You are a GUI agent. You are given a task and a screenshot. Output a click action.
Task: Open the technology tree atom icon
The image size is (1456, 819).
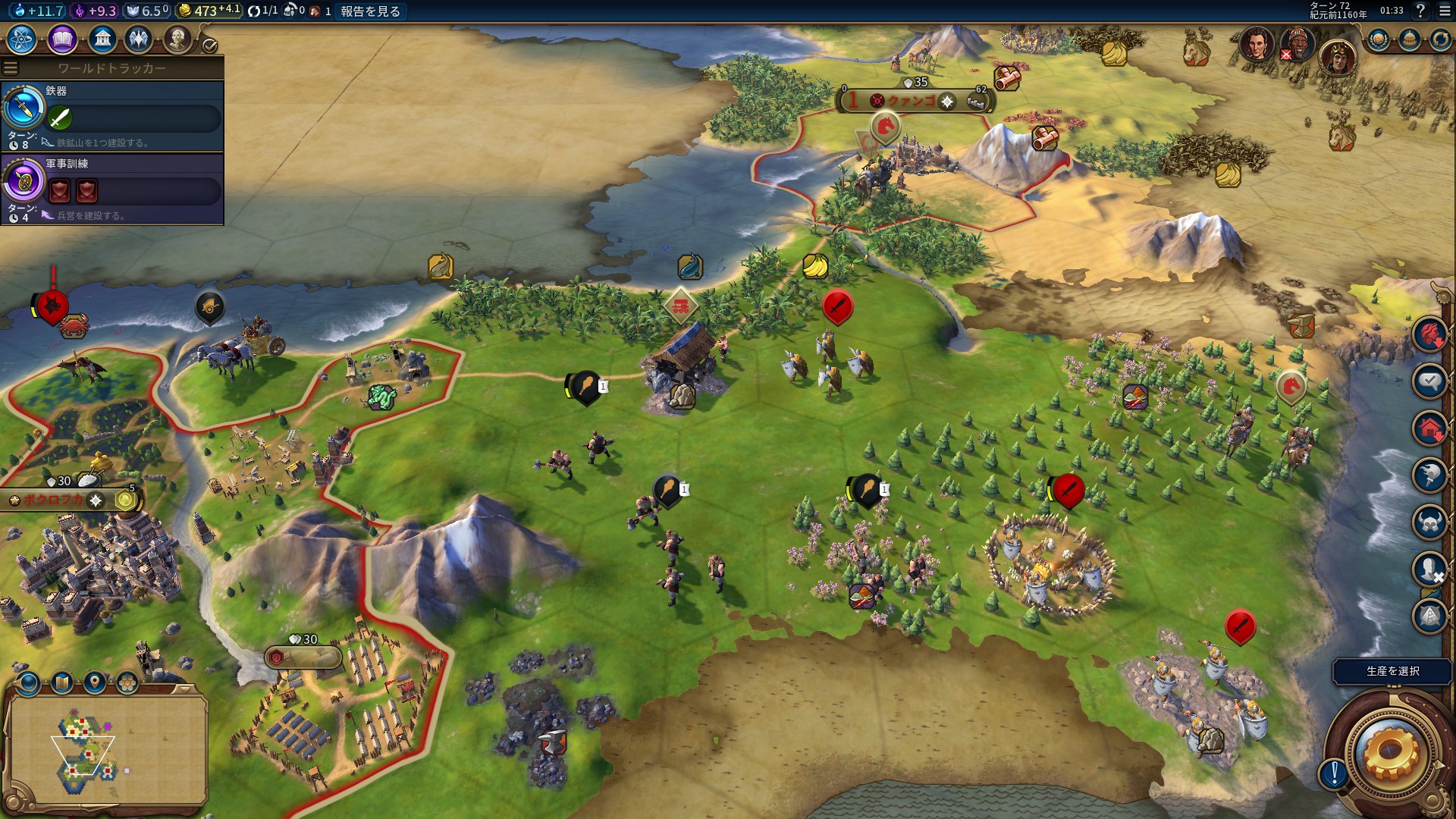(22, 39)
